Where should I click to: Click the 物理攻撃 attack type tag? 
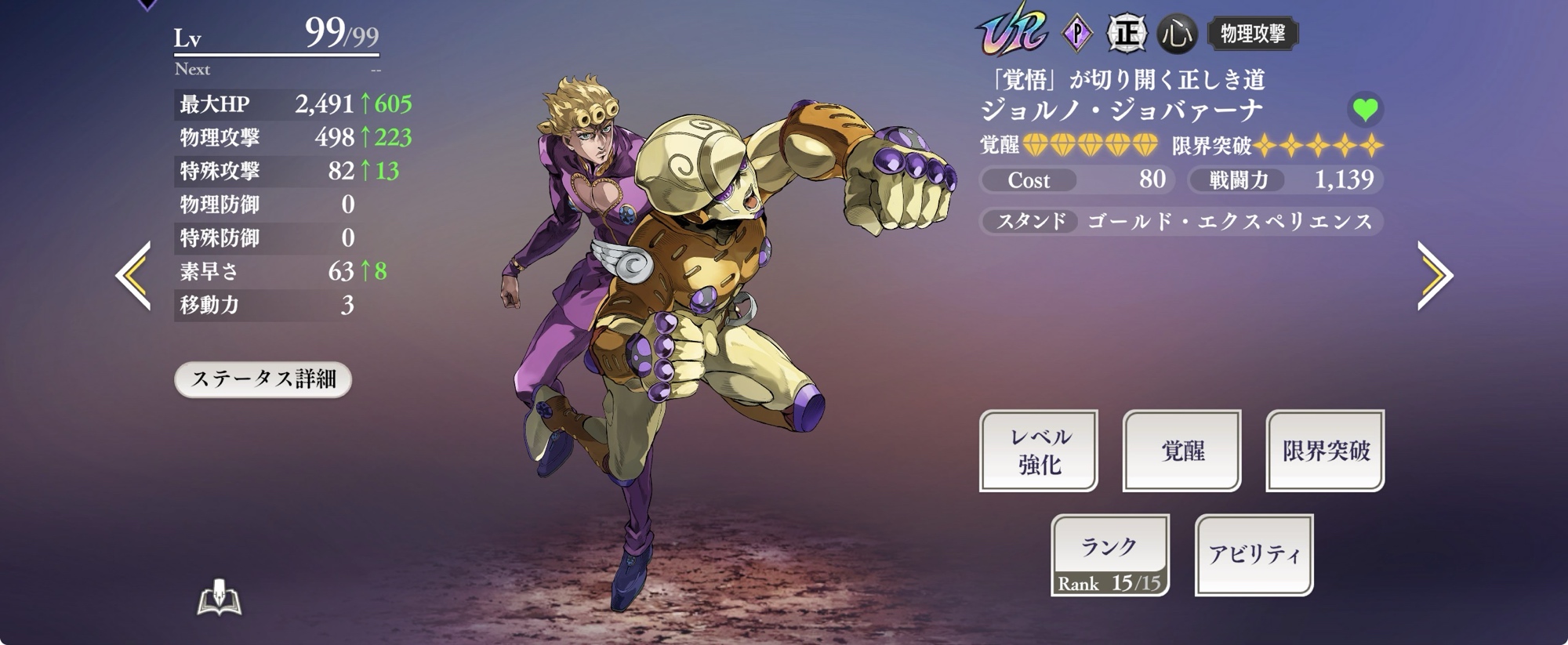pyautogui.click(x=1253, y=34)
